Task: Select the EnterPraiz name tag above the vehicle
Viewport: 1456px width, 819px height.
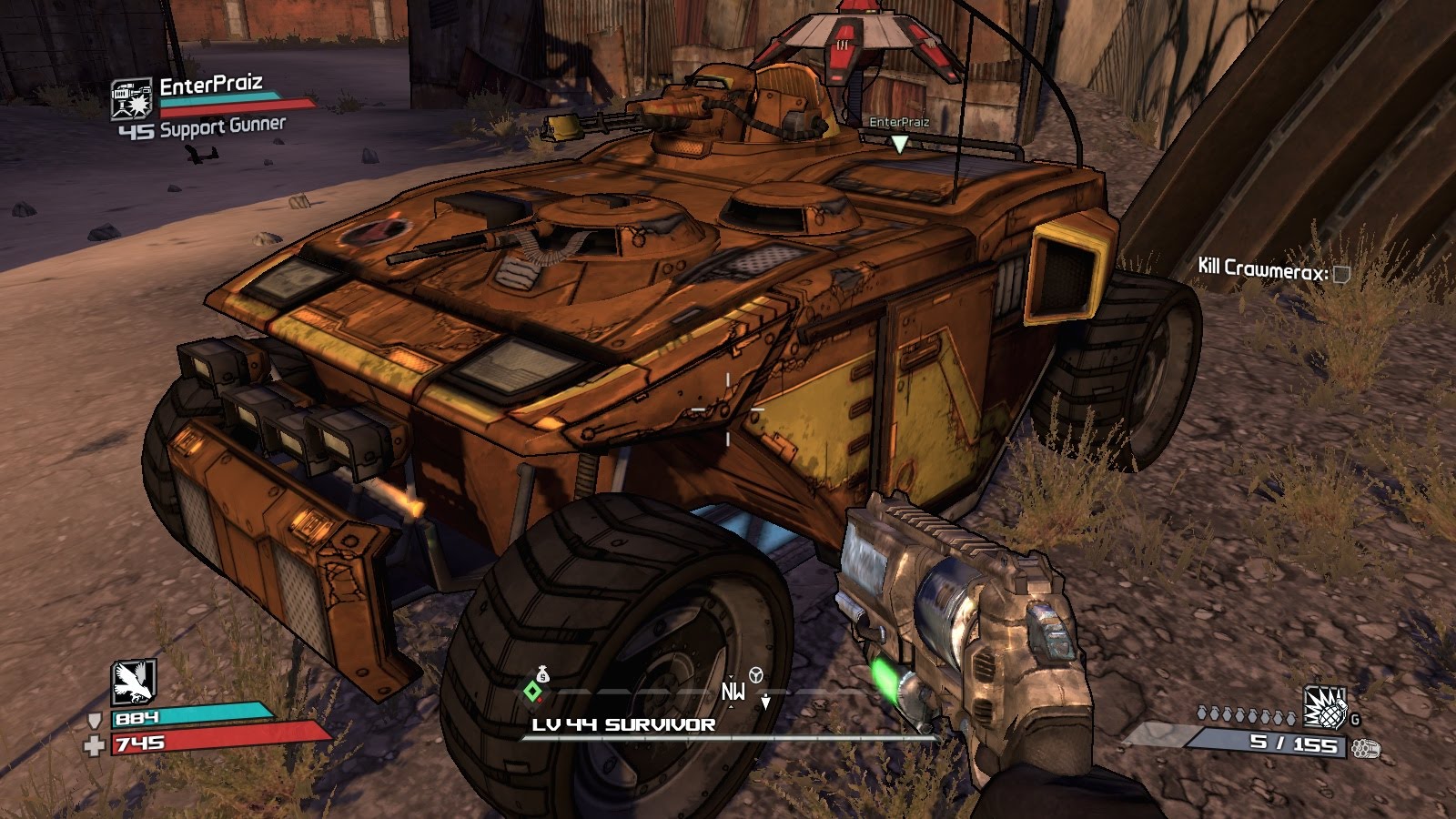Action: (x=899, y=122)
